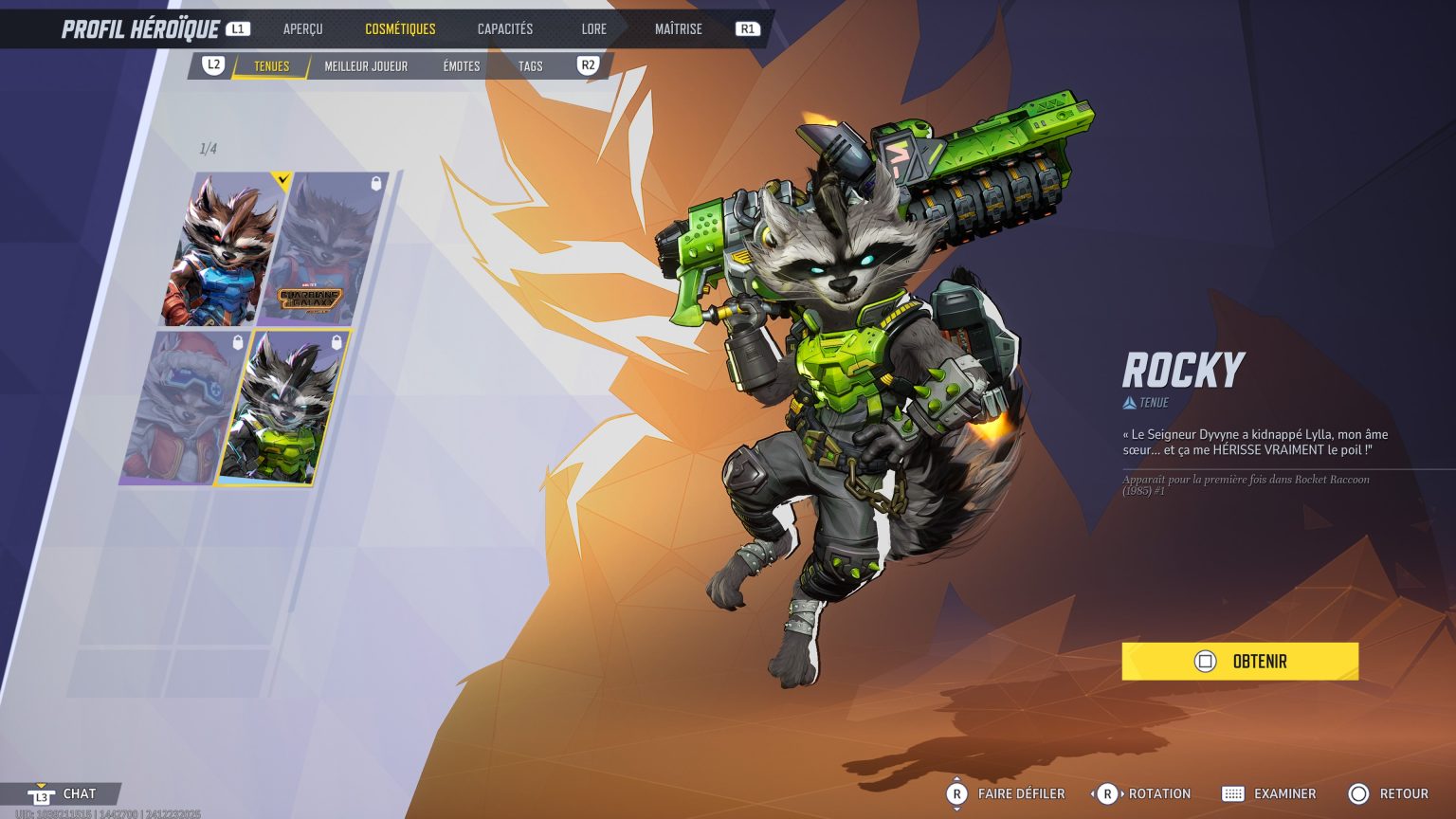This screenshot has height=819, width=1456.
Task: Click the lock icon on the green Rocky skin
Action: point(335,343)
